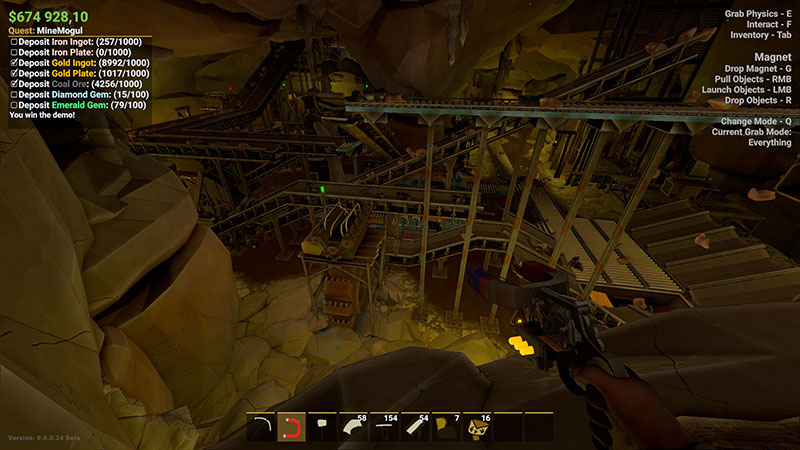The width and height of the screenshot is (800, 450).
Task: Select the pickaxe hotbar slot
Action: [x=261, y=428]
